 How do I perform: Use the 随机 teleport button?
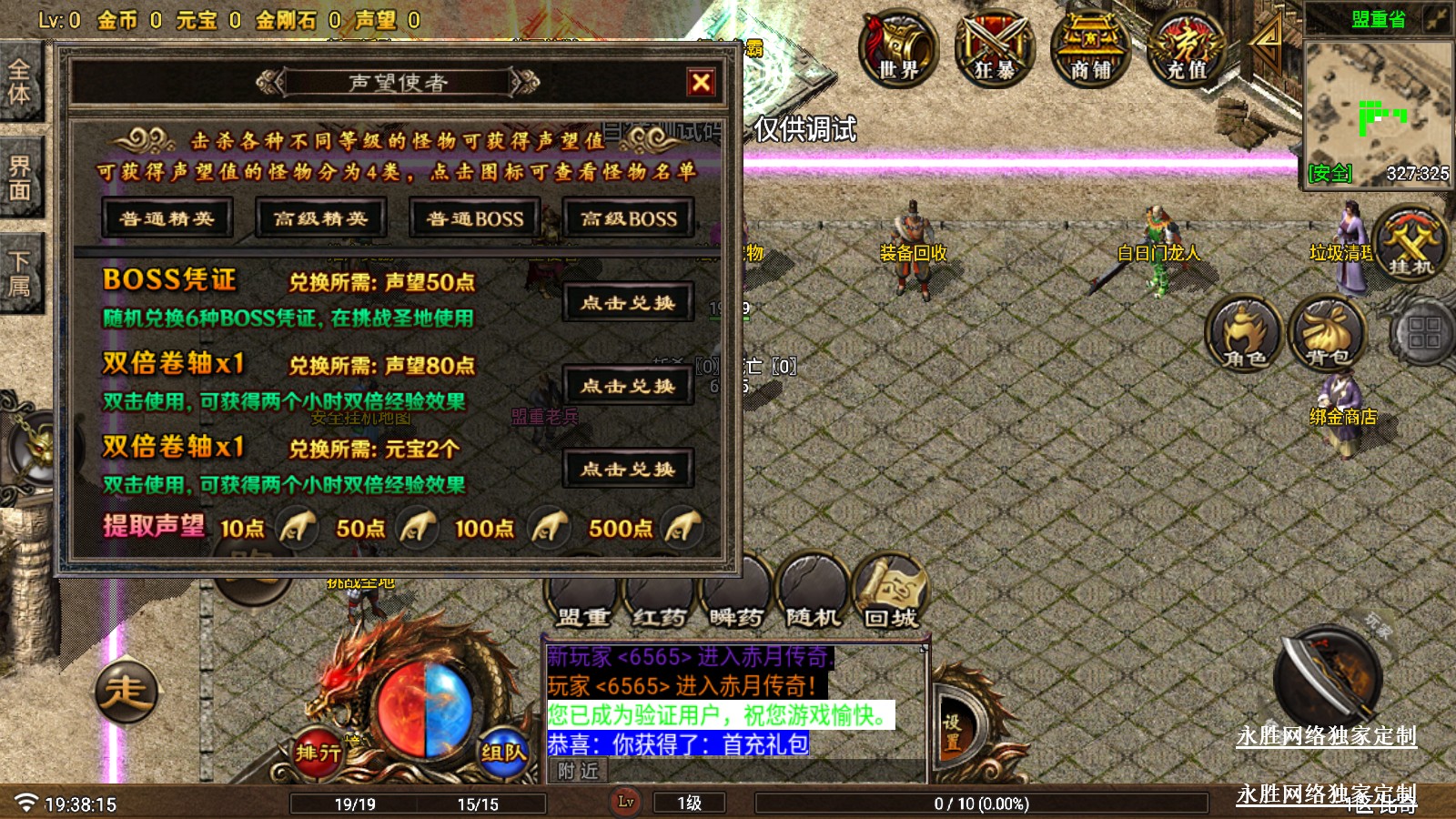pyautogui.click(x=813, y=593)
